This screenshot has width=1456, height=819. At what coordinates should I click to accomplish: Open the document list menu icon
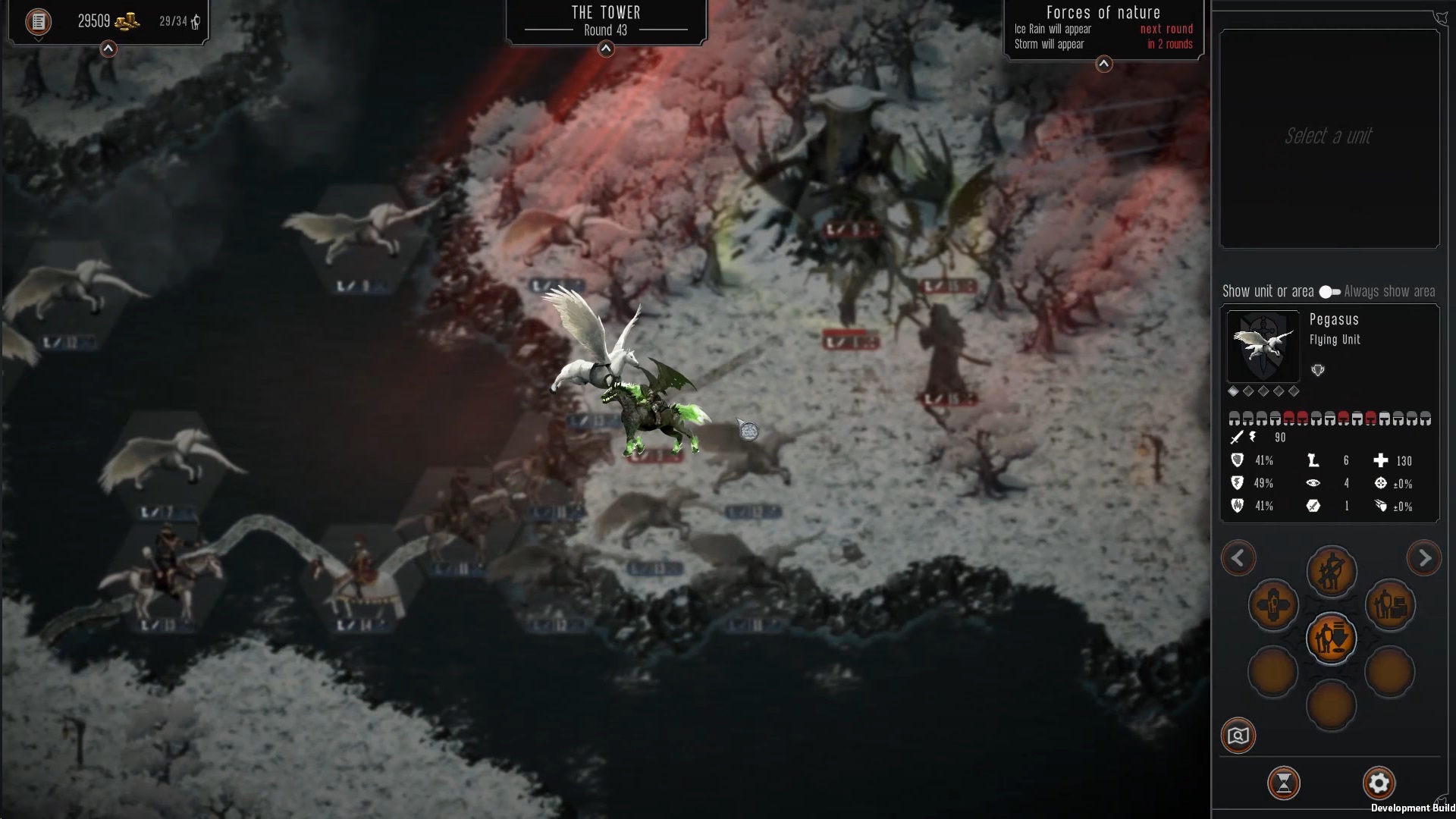pos(38,21)
